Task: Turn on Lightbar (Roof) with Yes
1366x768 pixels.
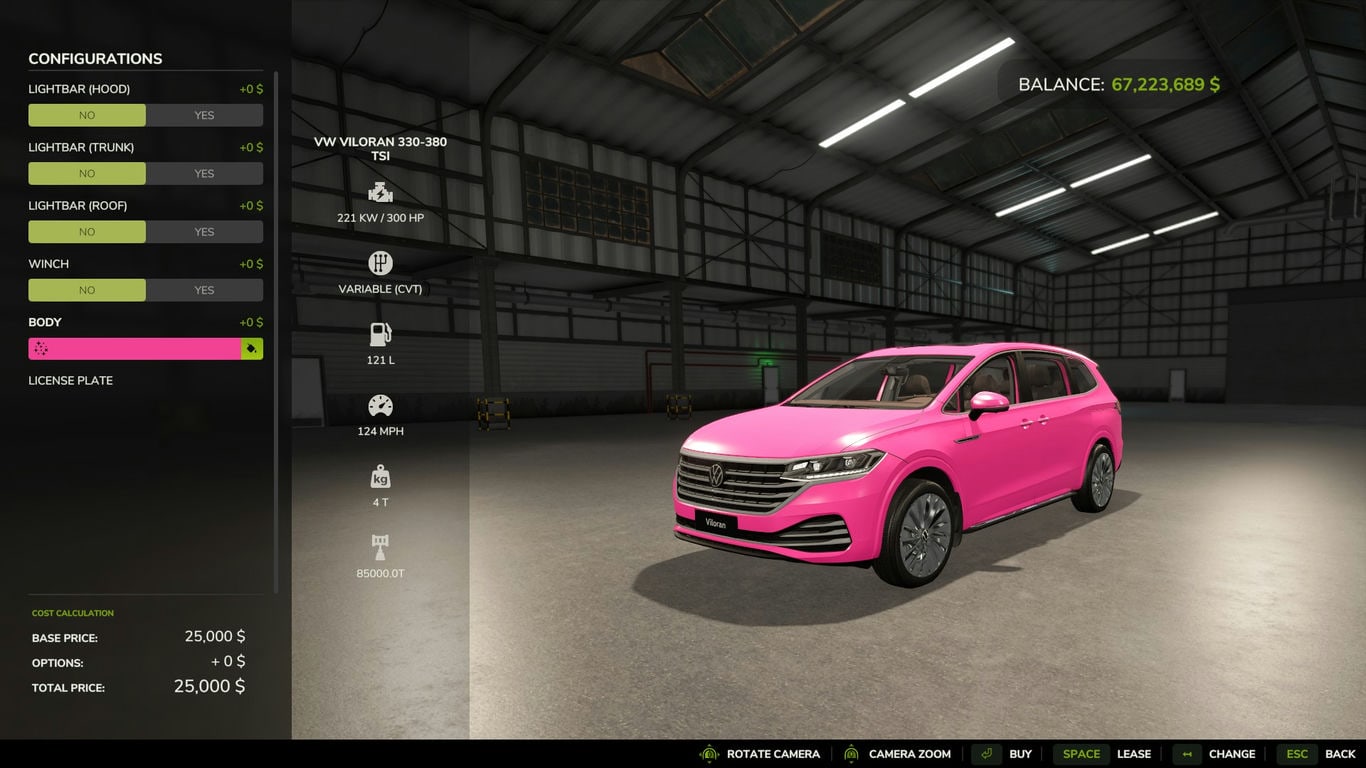Action: click(x=204, y=231)
